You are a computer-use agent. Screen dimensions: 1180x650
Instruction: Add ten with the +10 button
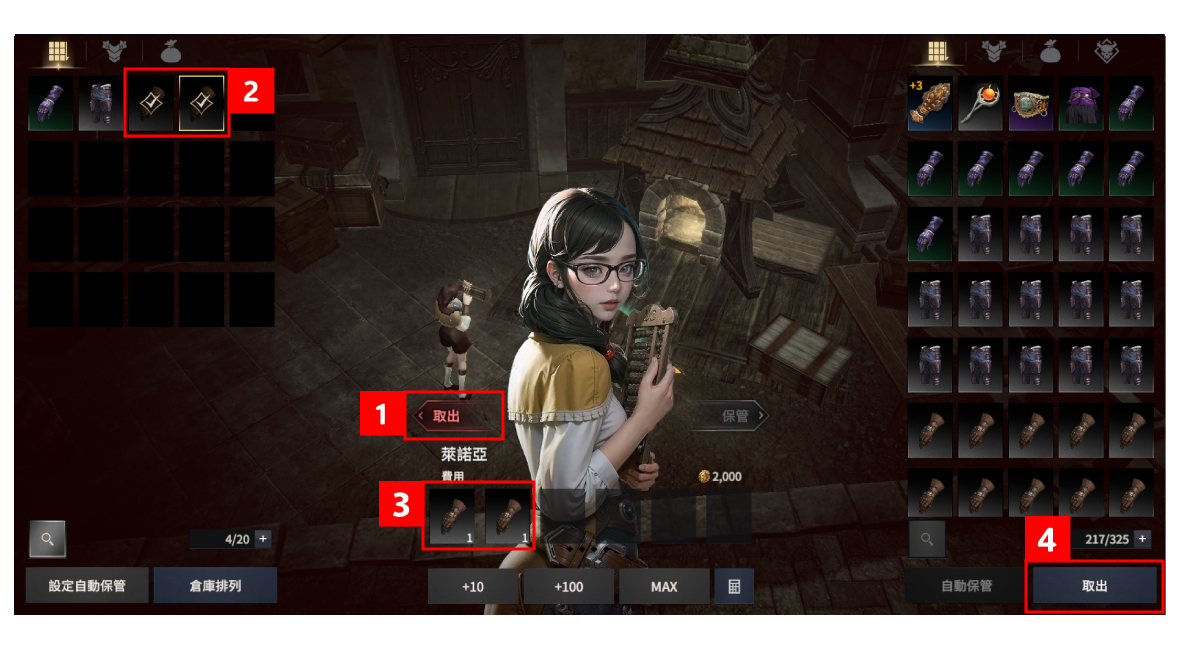coord(473,586)
